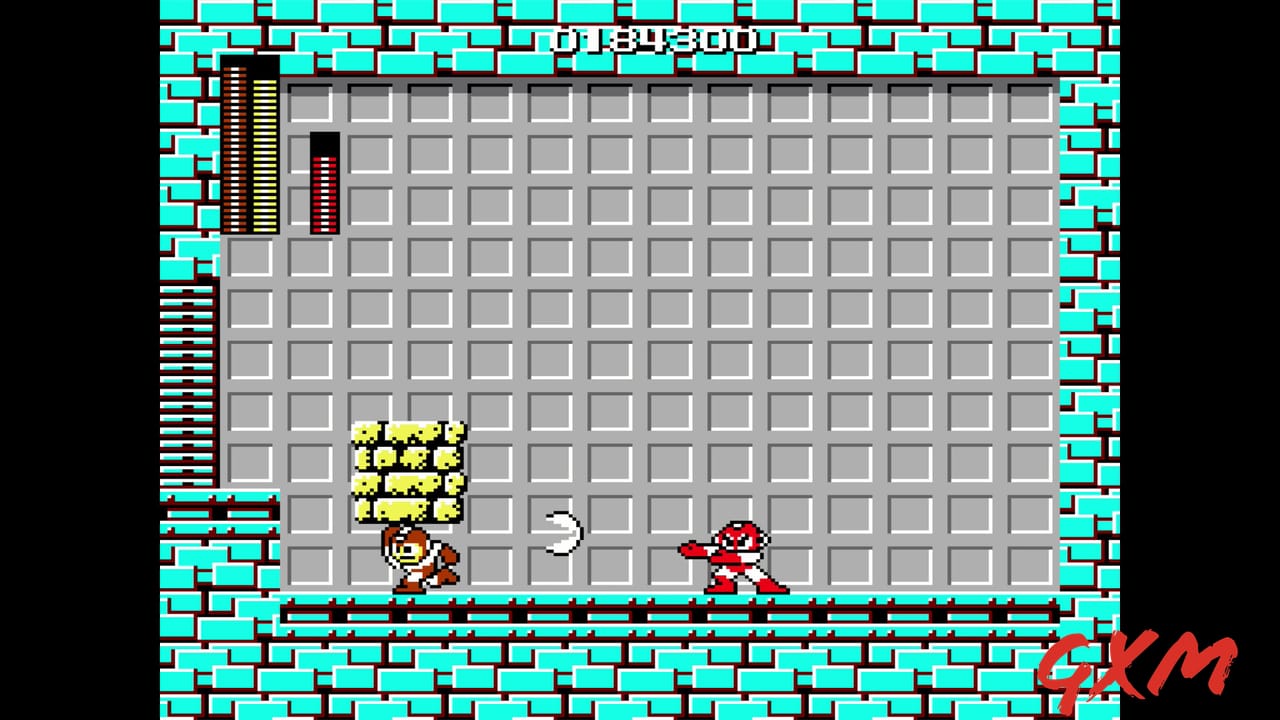
Task: Click the top-left yellow block in the stack
Action: pos(370,432)
